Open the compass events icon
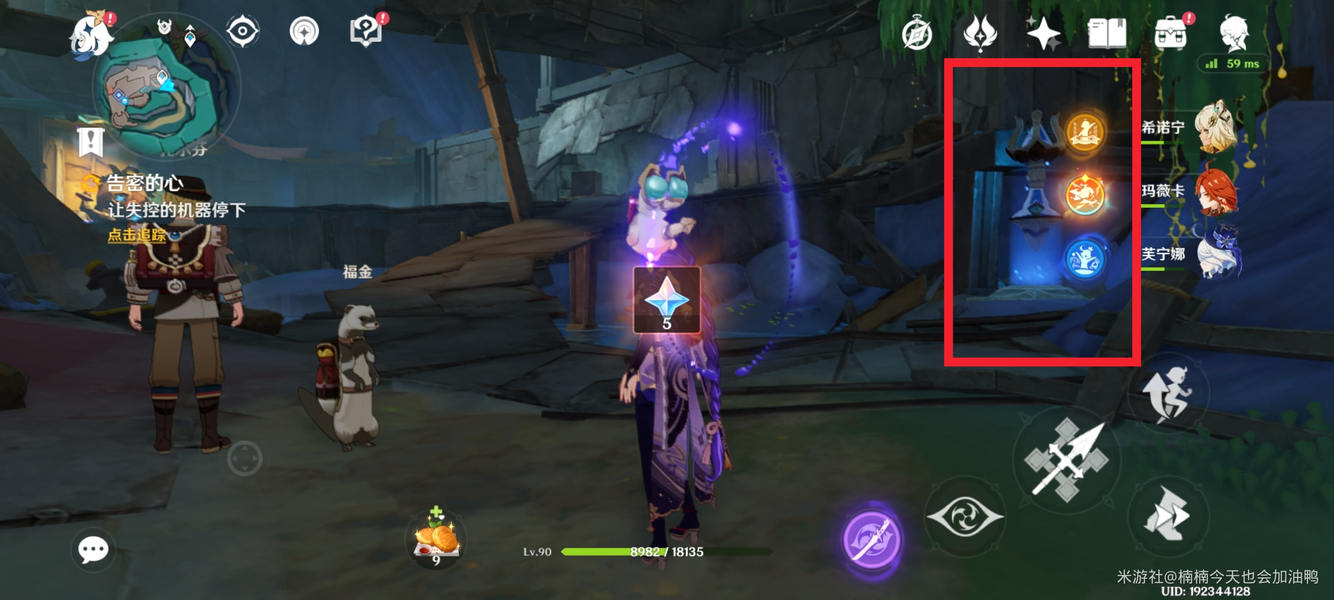This screenshot has height=600, width=1334. pos(917,34)
